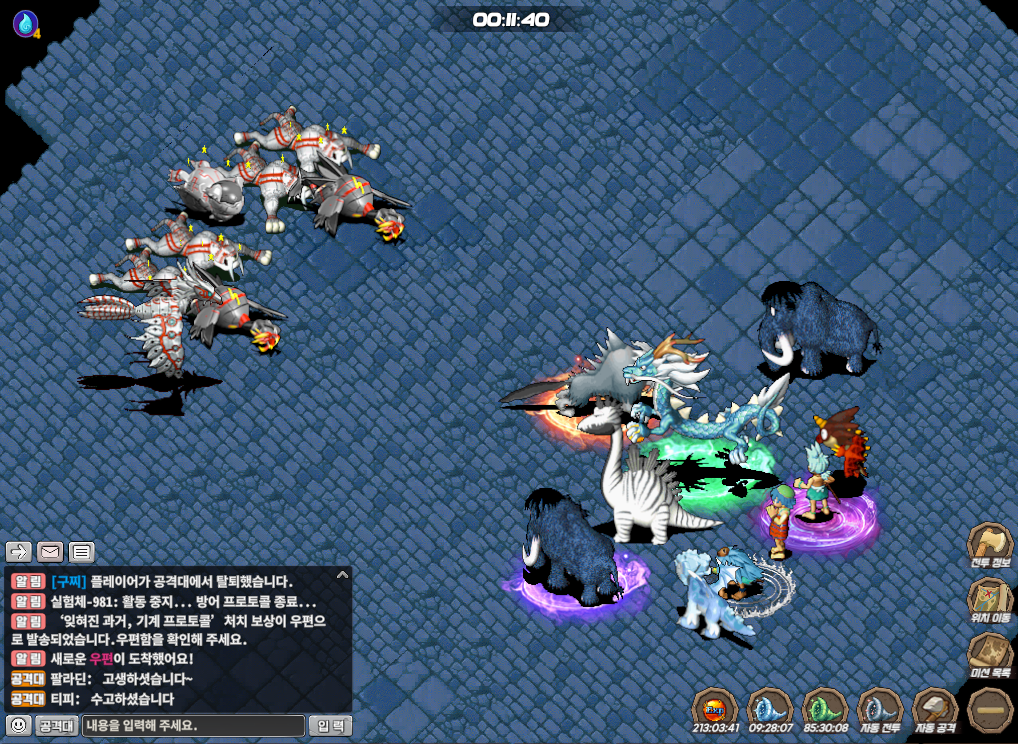
Task: Open the mail envelope button above chat
Action: 50,551
